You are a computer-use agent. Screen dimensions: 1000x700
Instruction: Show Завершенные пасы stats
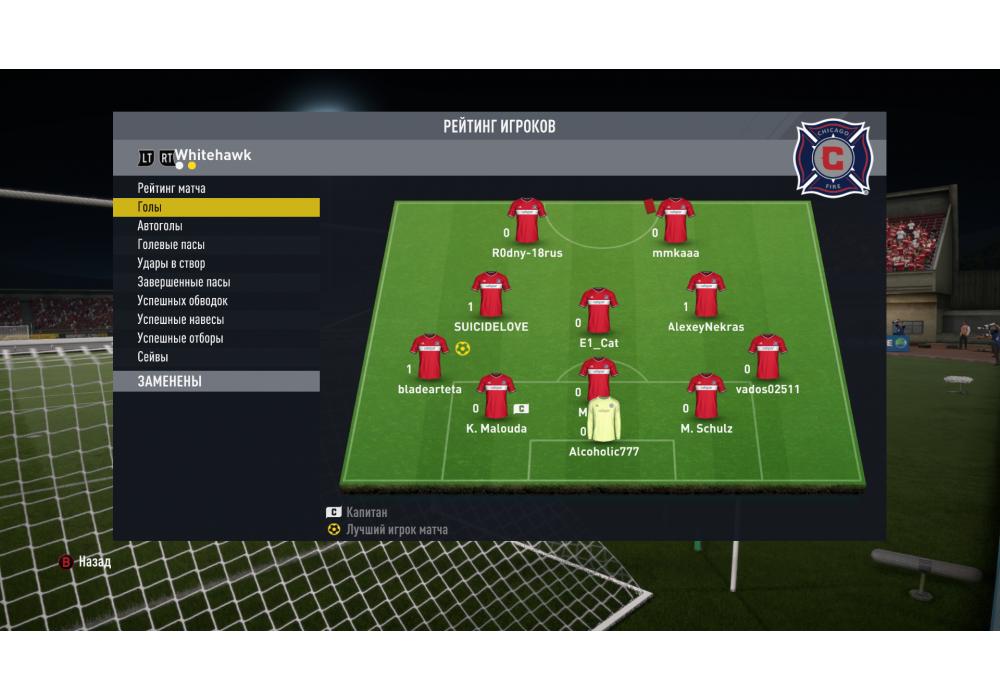[x=183, y=282]
